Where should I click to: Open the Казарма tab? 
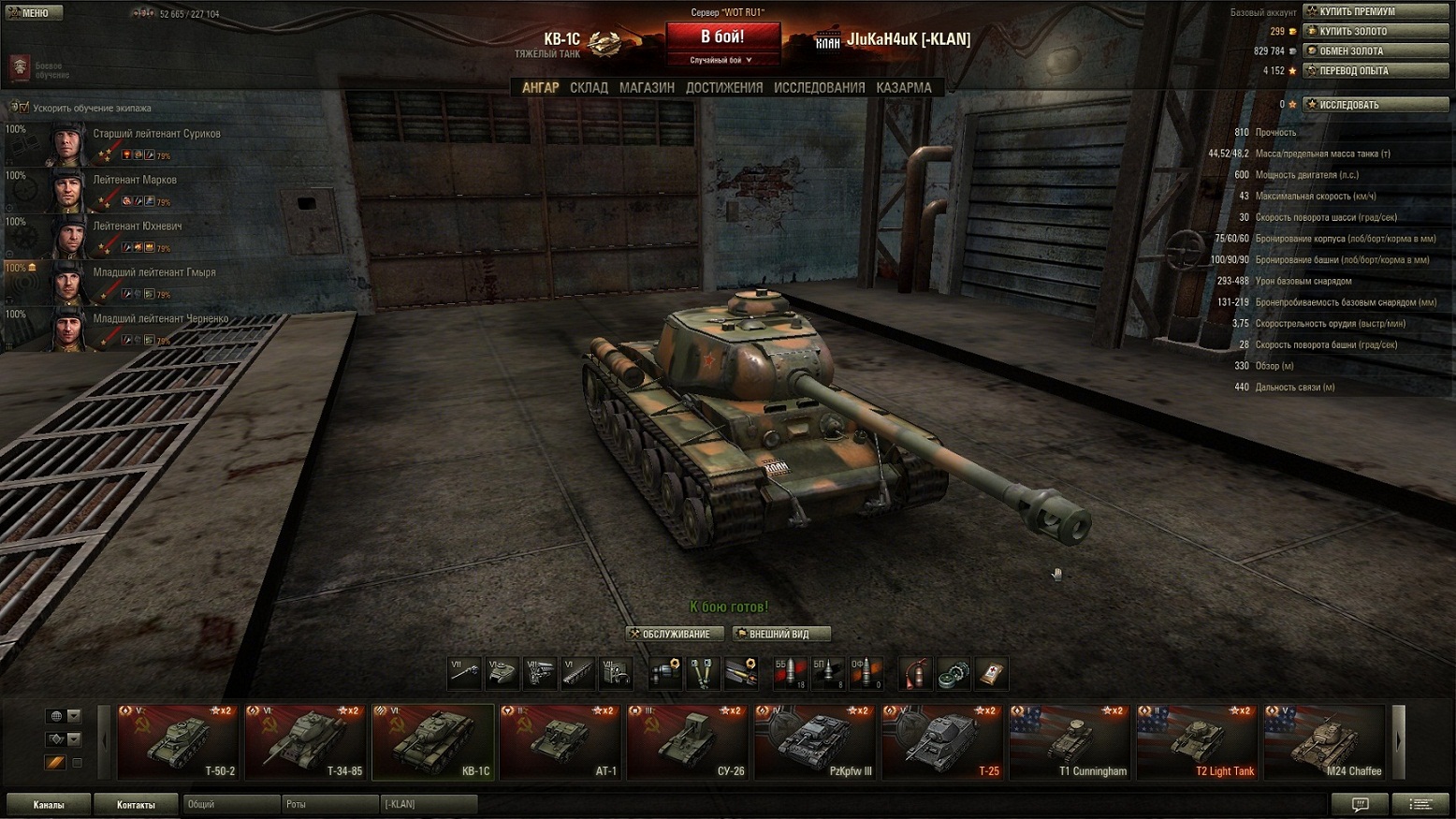[904, 88]
